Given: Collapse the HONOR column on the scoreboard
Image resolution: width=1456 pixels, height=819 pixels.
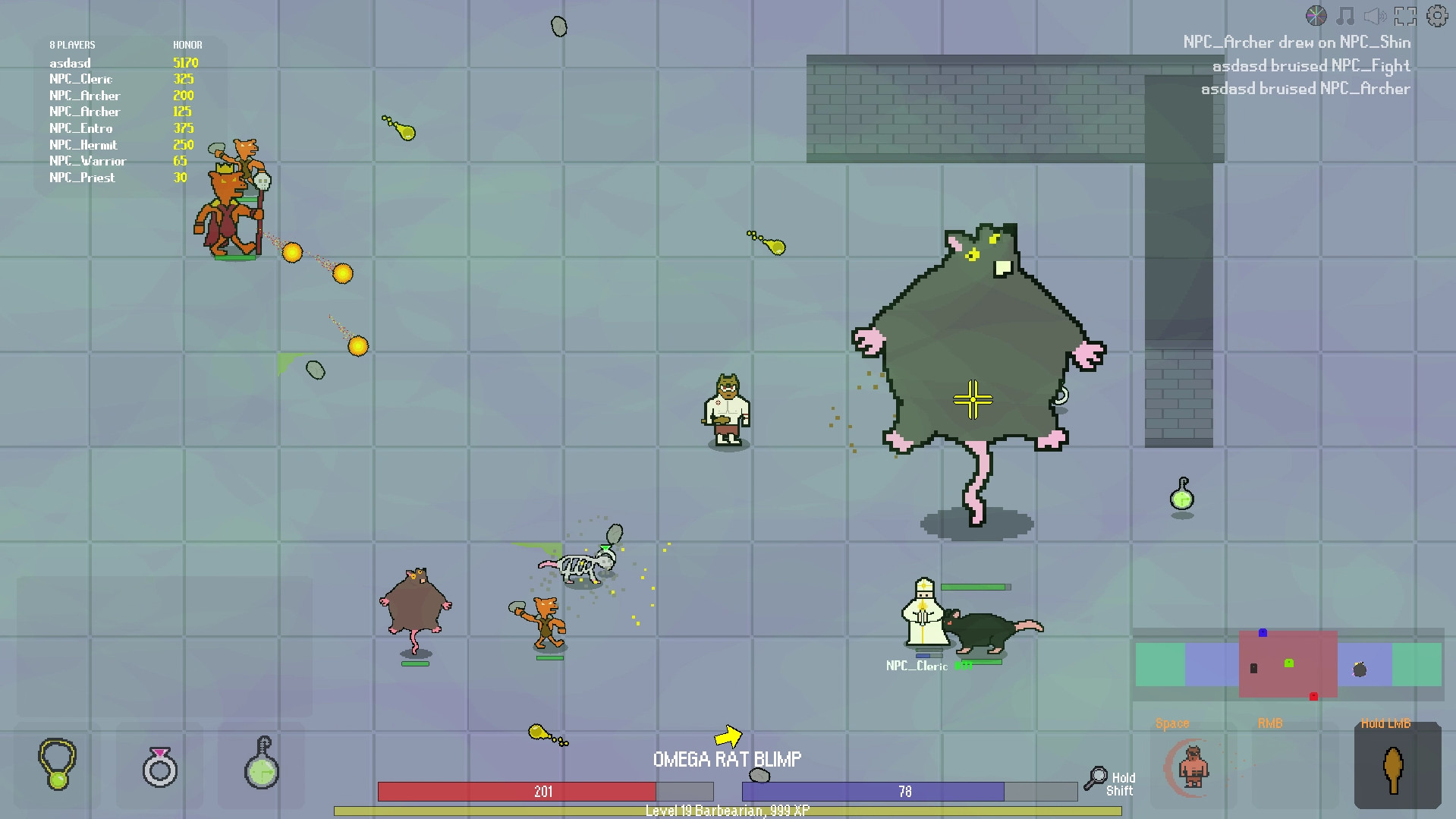Looking at the screenshot, I should 187,45.
